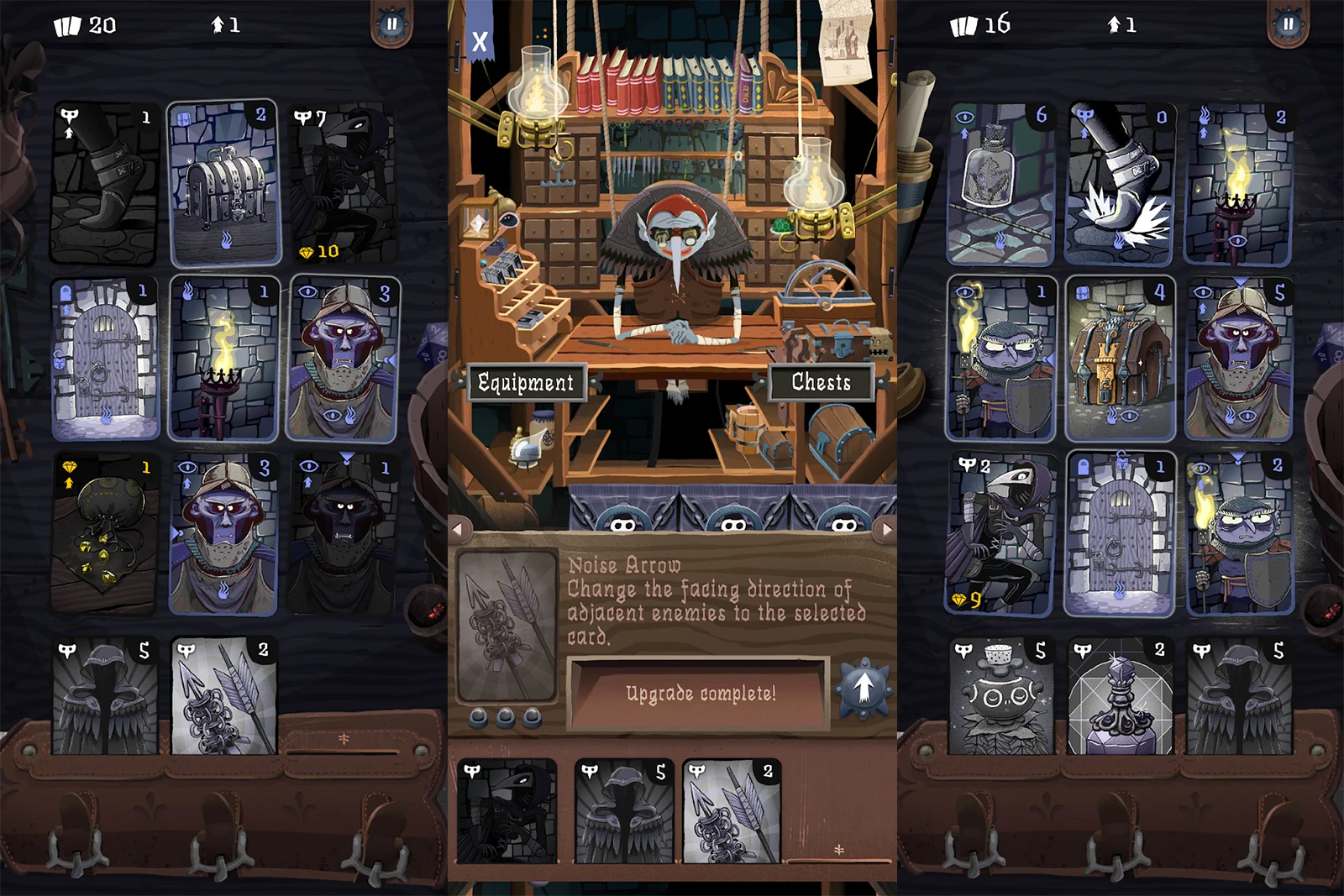1344x896 pixels.
Task: Close the shop with the X banner
Action: click(x=479, y=40)
